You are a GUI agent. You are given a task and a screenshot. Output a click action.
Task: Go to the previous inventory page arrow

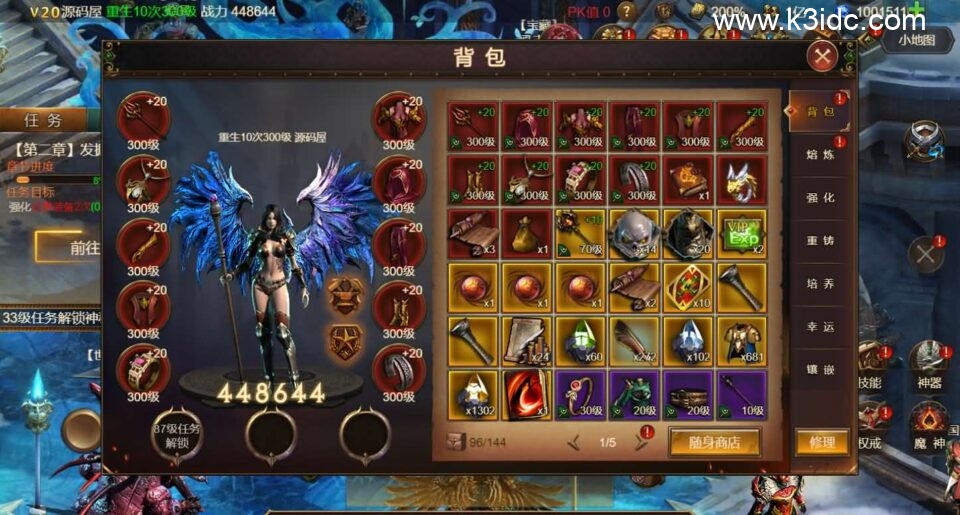pyautogui.click(x=574, y=442)
